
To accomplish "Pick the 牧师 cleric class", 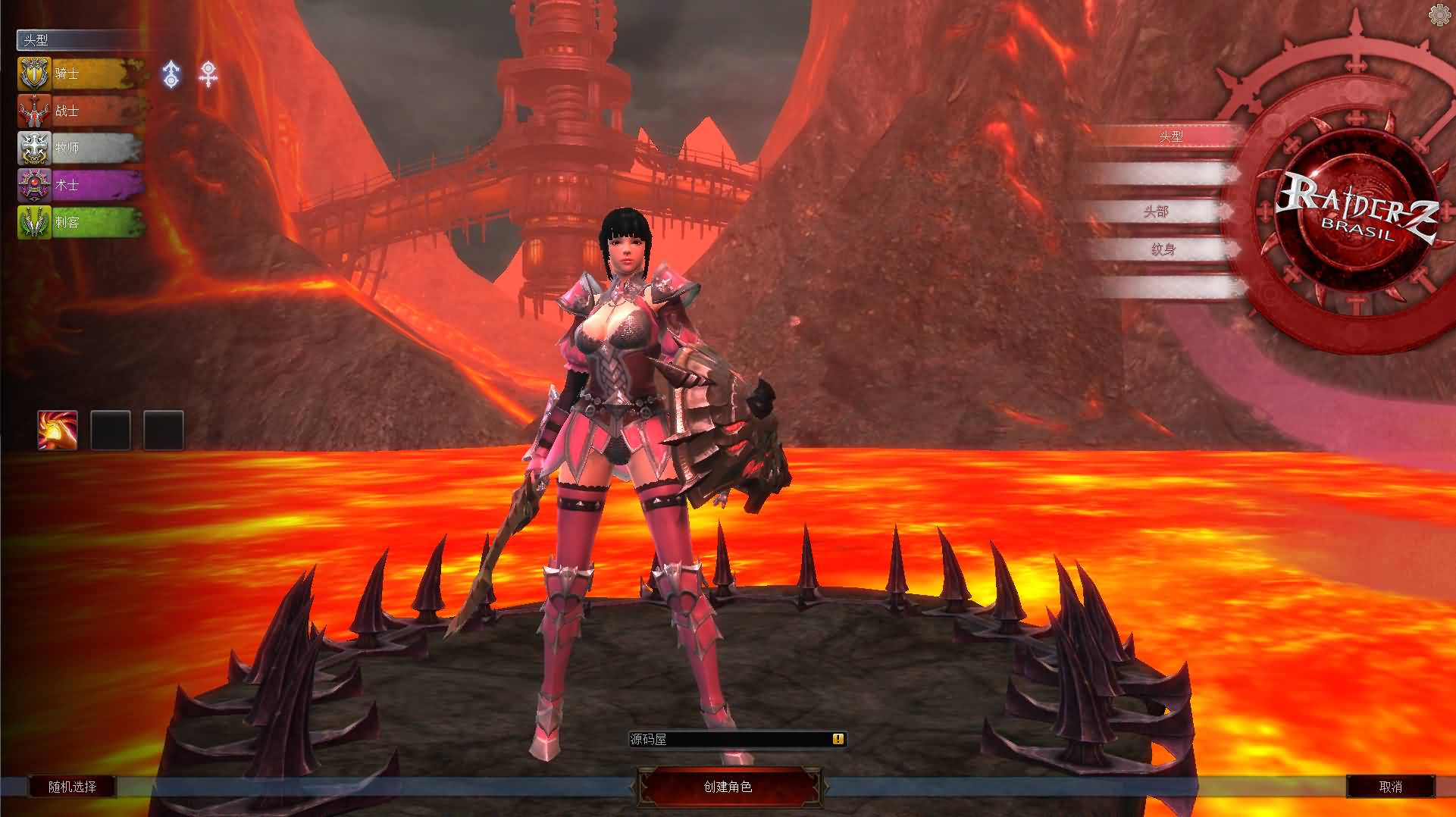I will (80, 148).
